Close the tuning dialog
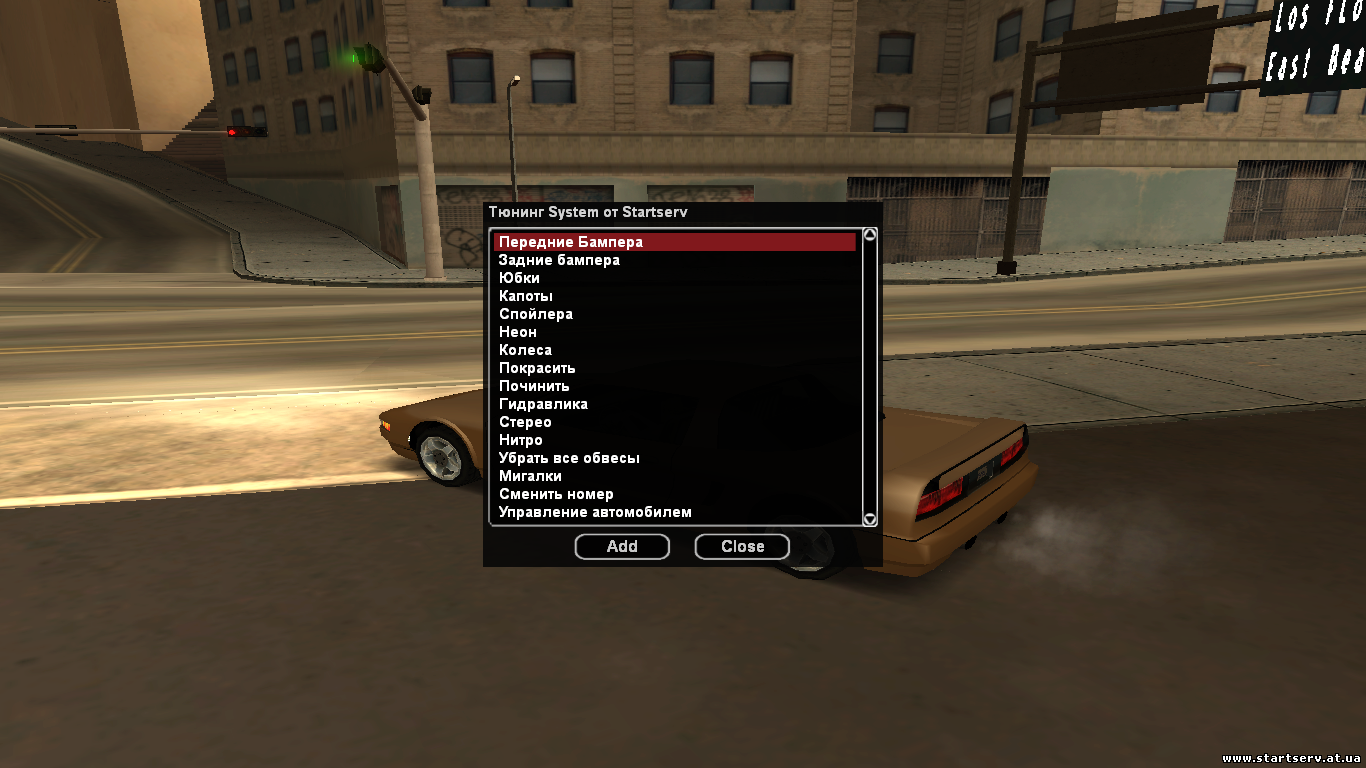 (x=742, y=546)
